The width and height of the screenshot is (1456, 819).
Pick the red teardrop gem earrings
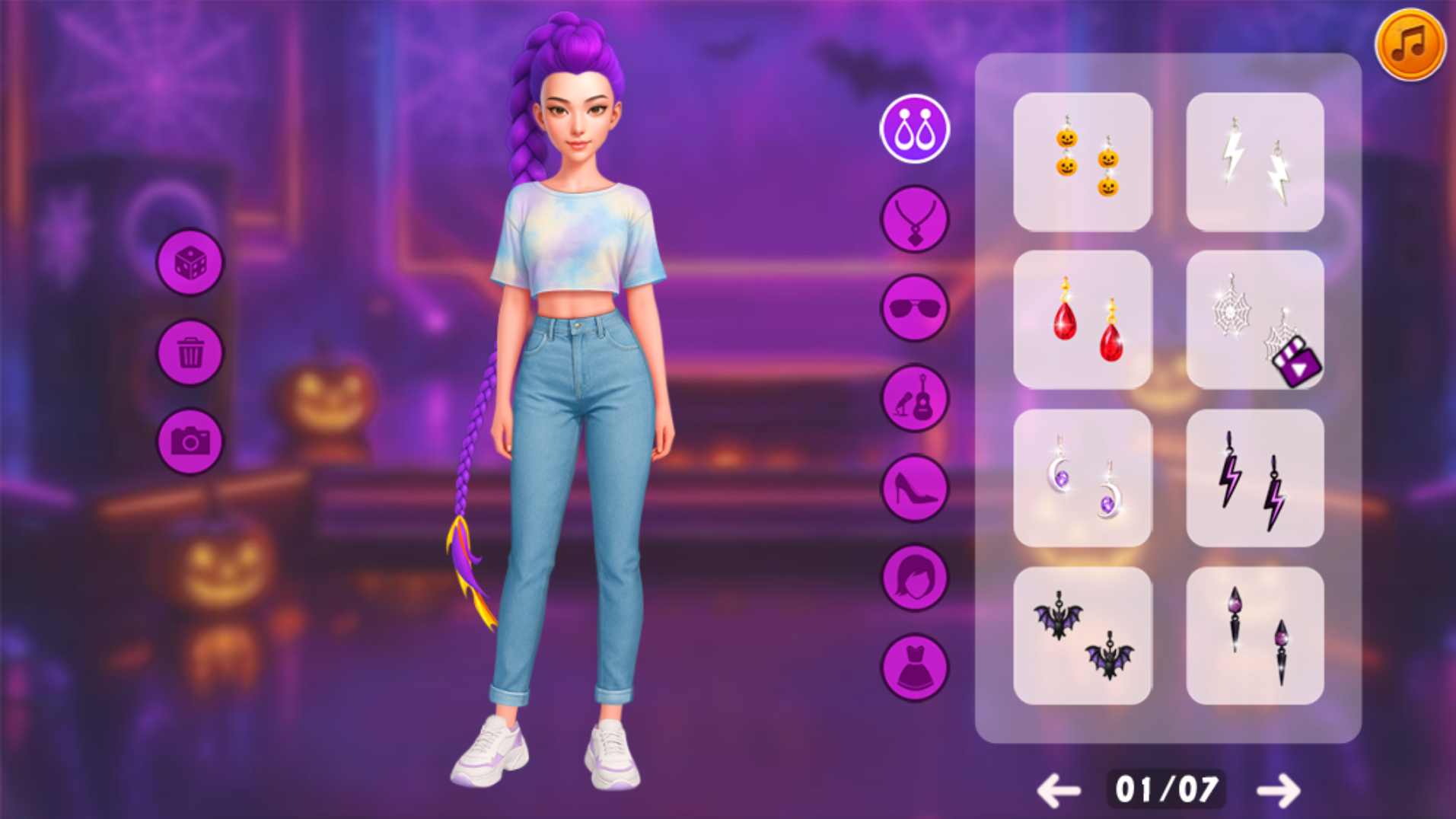(x=1082, y=320)
